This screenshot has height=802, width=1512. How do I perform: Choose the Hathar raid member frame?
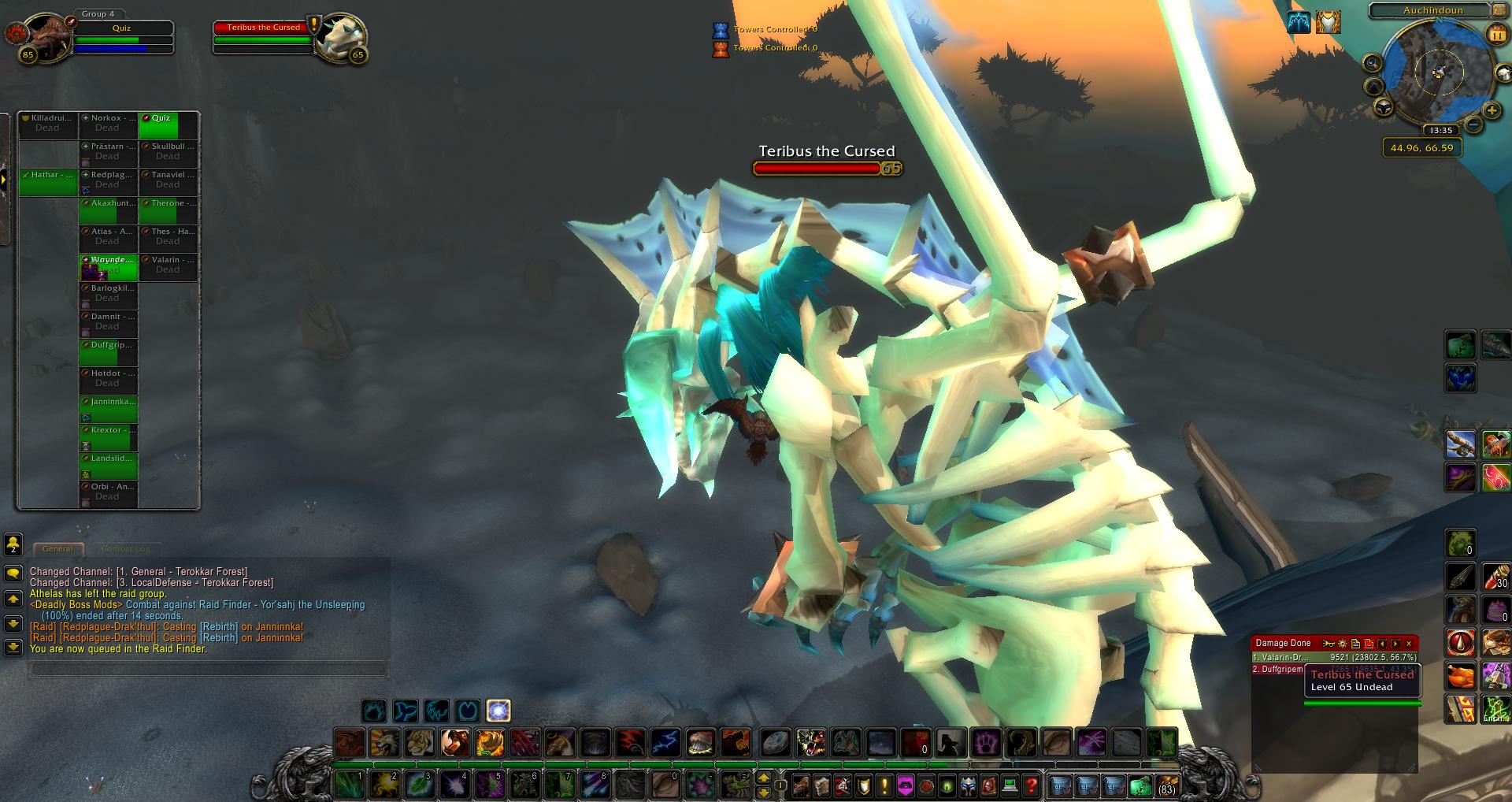48,181
